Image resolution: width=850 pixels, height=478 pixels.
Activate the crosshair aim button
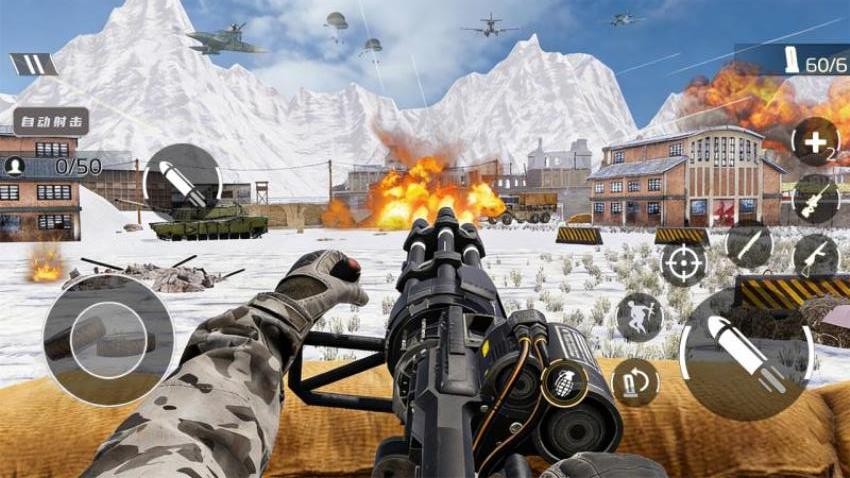tap(683, 264)
